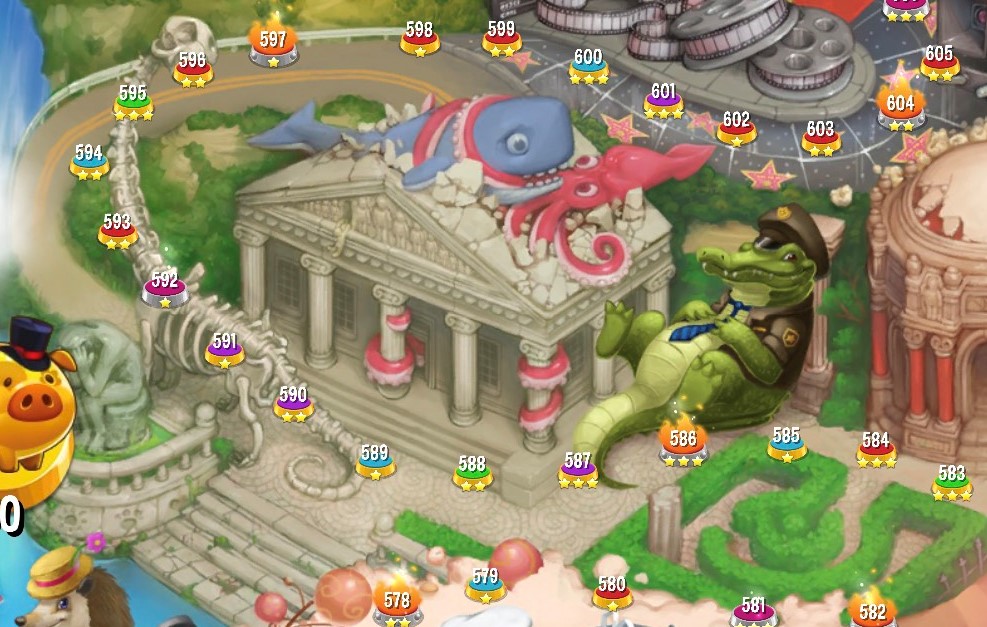Open level 605 marker
The image size is (987, 627).
tap(939, 61)
